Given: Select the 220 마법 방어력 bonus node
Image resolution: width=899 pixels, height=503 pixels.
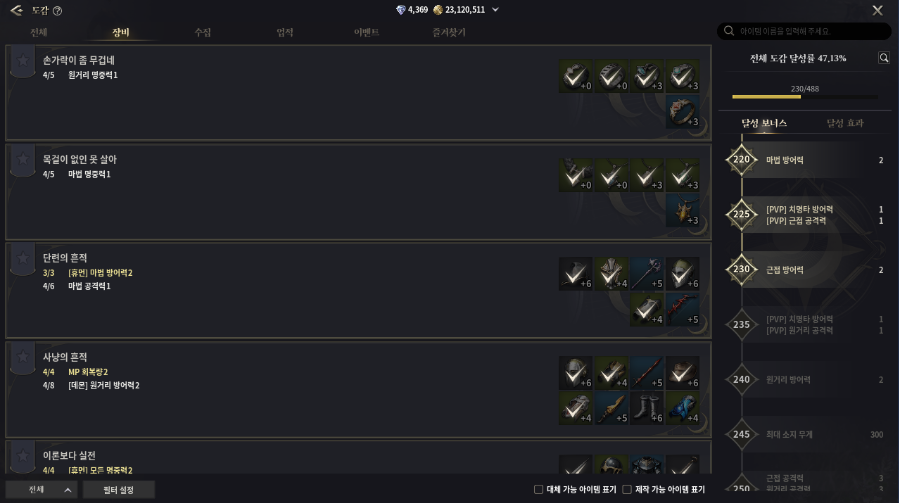Looking at the screenshot, I should pyautogui.click(x=742, y=159).
